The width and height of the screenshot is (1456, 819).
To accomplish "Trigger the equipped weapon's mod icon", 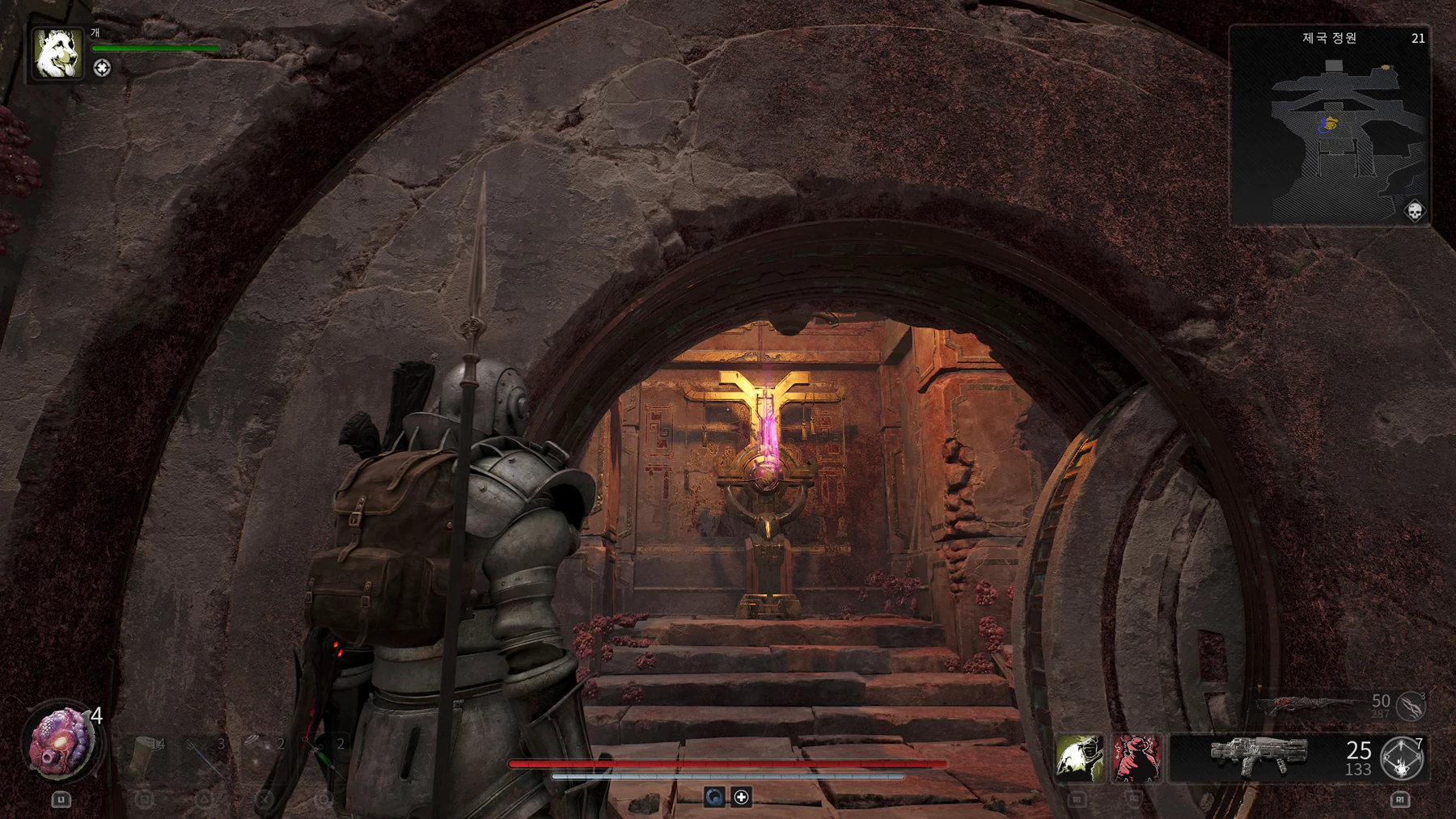I will click(x=1402, y=758).
